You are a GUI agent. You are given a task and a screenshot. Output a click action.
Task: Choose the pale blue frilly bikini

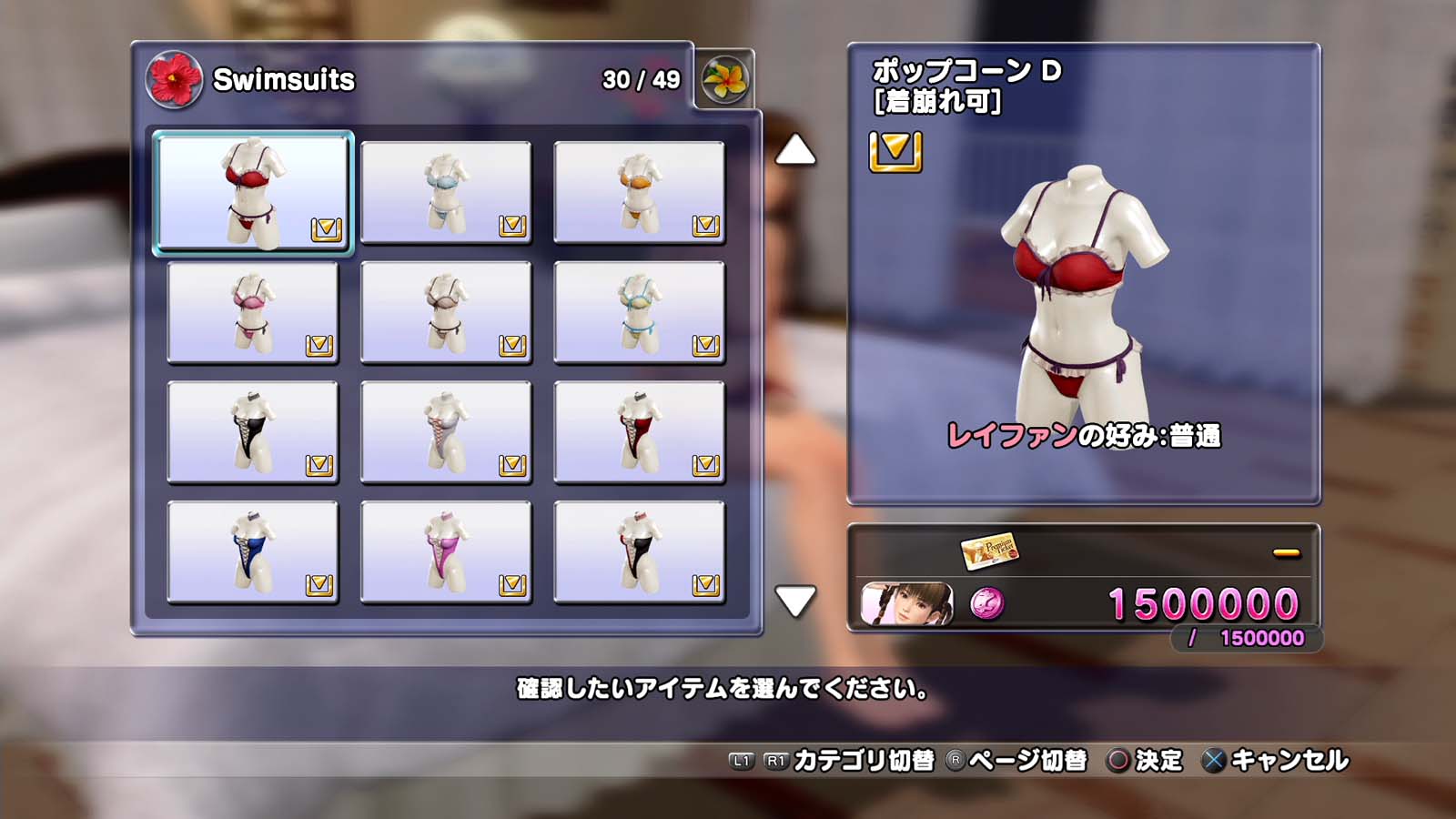[446, 192]
